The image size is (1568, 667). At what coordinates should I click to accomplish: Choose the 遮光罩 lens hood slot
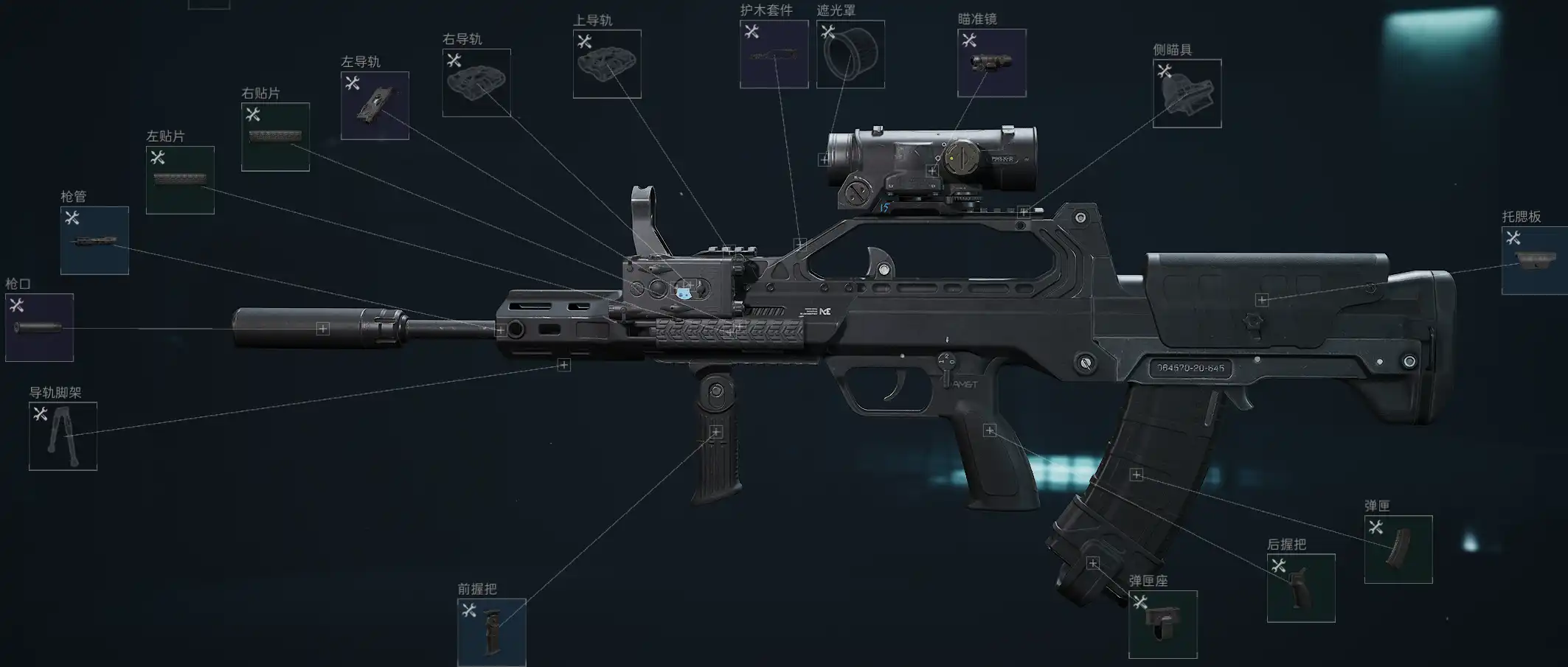point(850,55)
